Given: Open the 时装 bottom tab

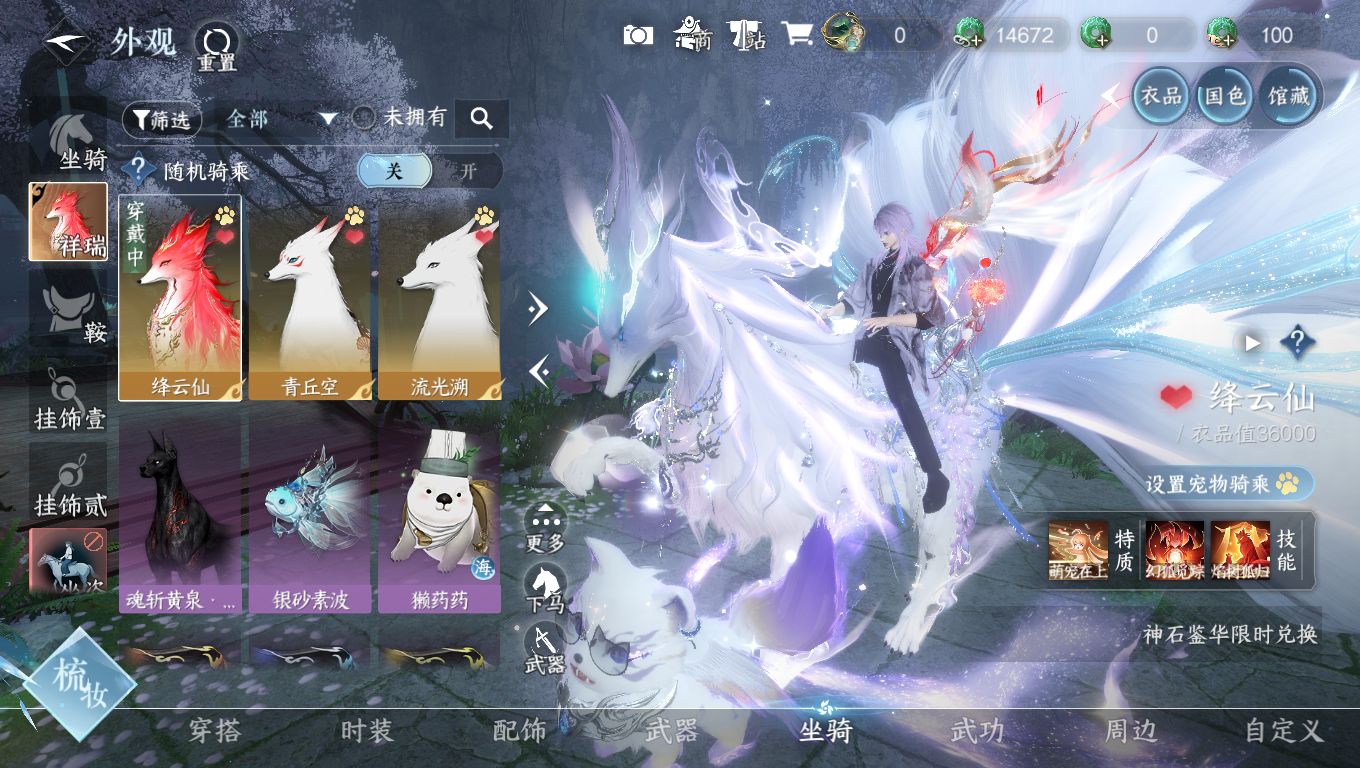Looking at the screenshot, I should click(367, 731).
